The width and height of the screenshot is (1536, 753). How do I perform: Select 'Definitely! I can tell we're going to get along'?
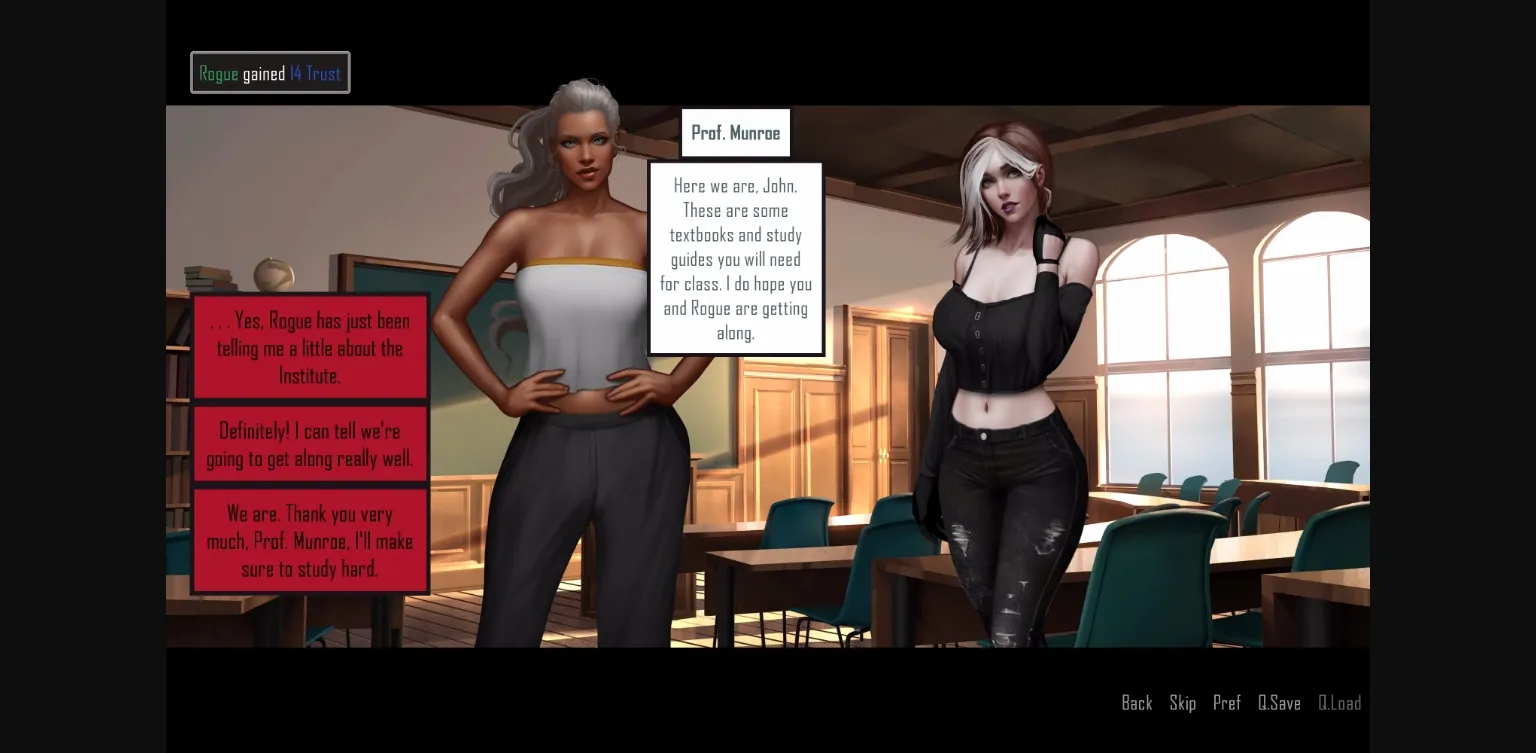(x=310, y=444)
